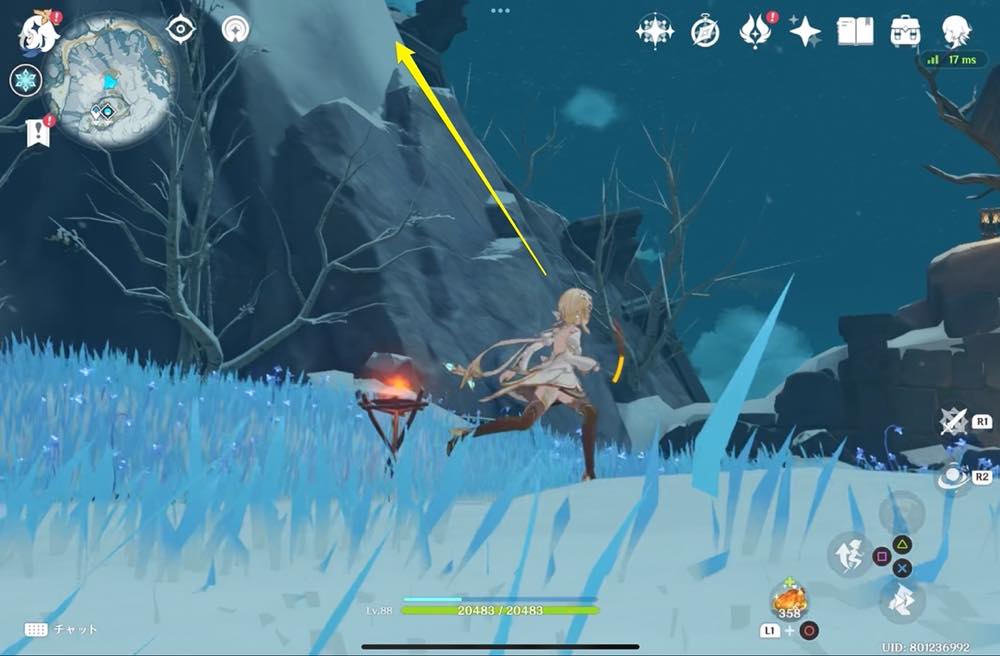Open the quest log bookmark icon
The width and height of the screenshot is (1000, 656).
(x=37, y=132)
